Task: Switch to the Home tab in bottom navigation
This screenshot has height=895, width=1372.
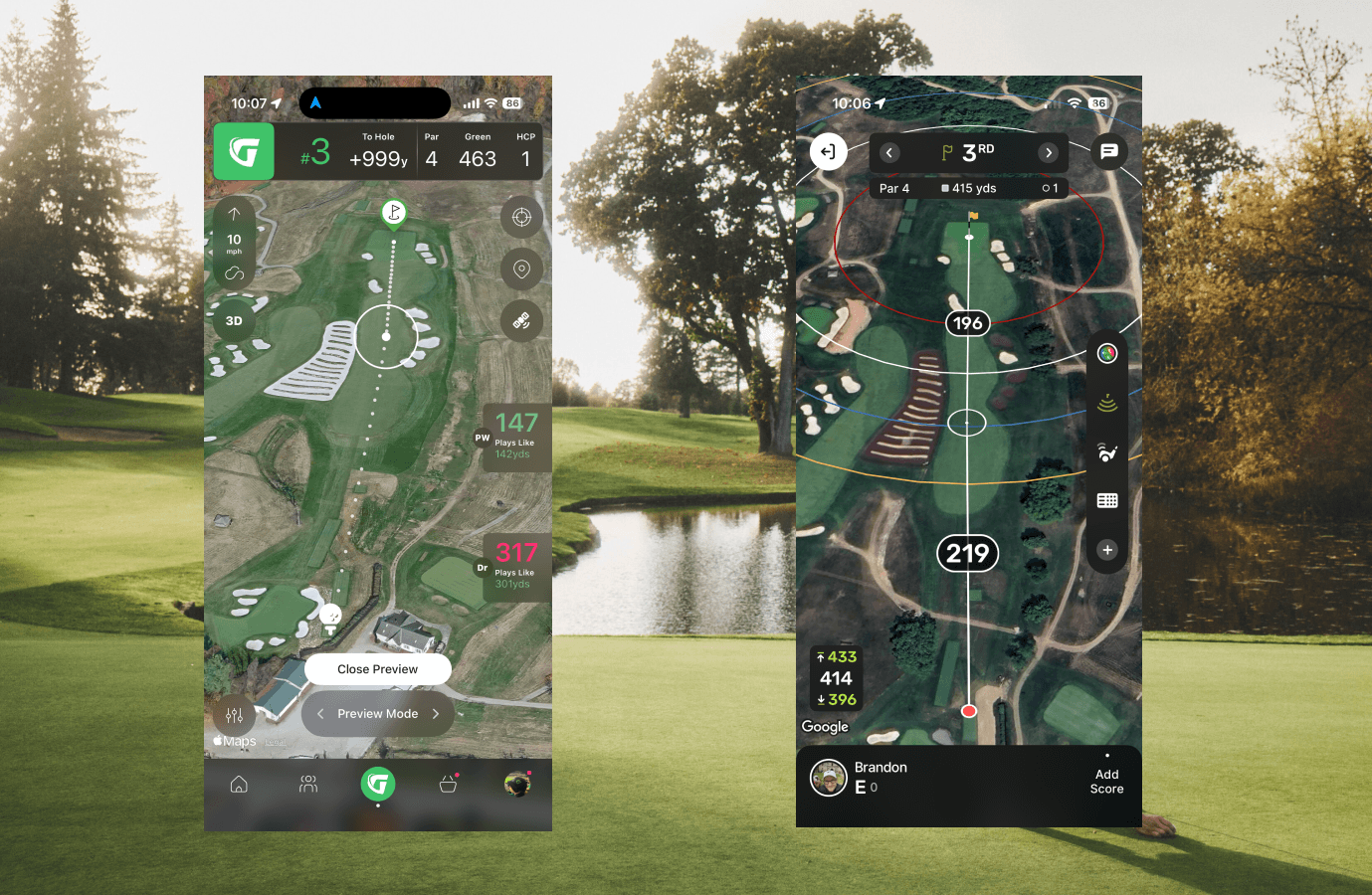Action: point(239,784)
